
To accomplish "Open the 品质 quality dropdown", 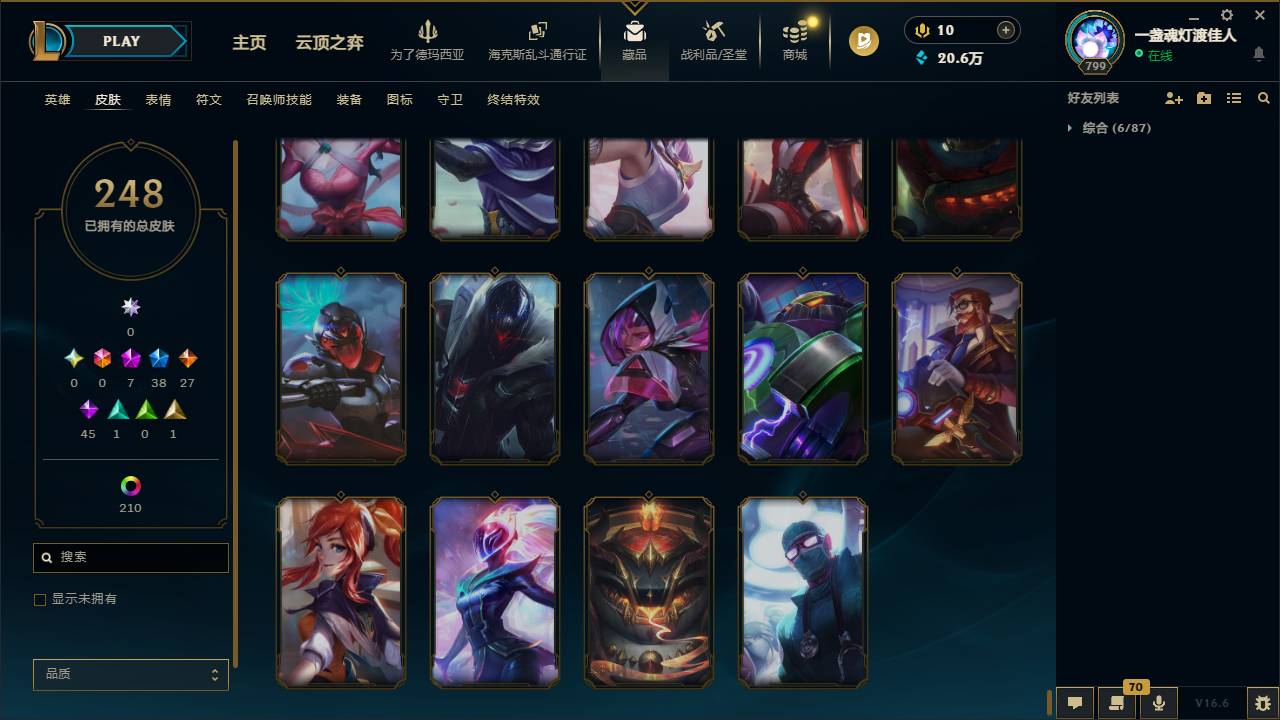I will point(130,674).
